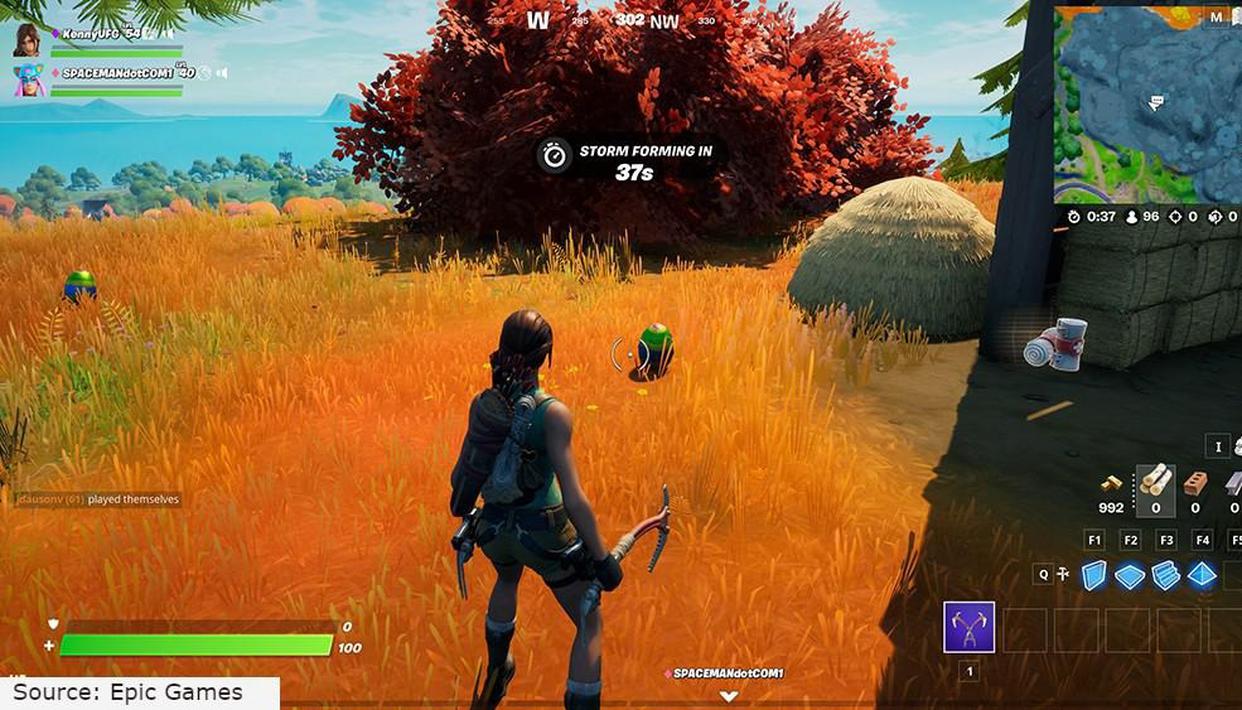
Task: Choose the stairs building piece
Action: click(x=1166, y=575)
